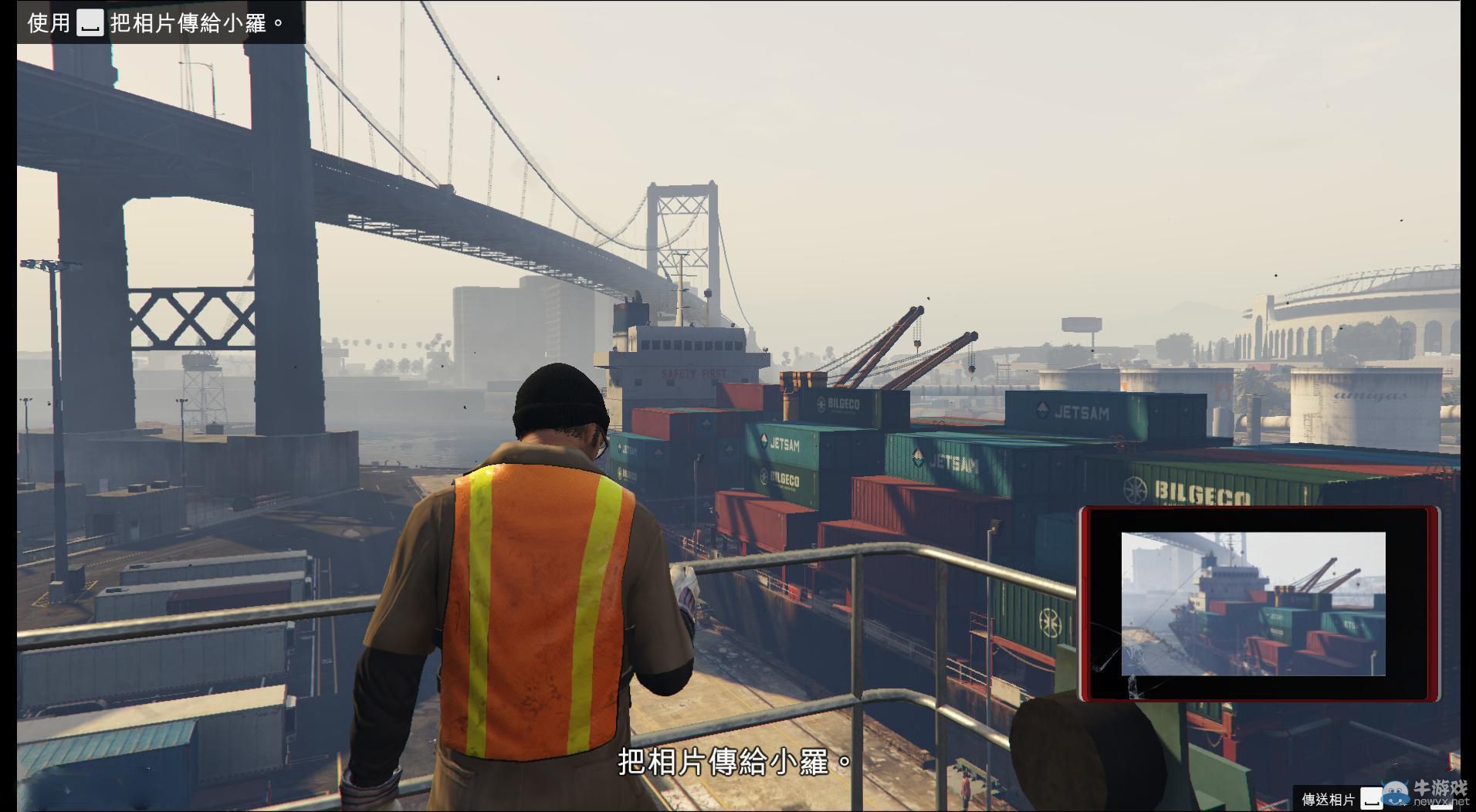Click the JETSAM container logo

[1079, 413]
